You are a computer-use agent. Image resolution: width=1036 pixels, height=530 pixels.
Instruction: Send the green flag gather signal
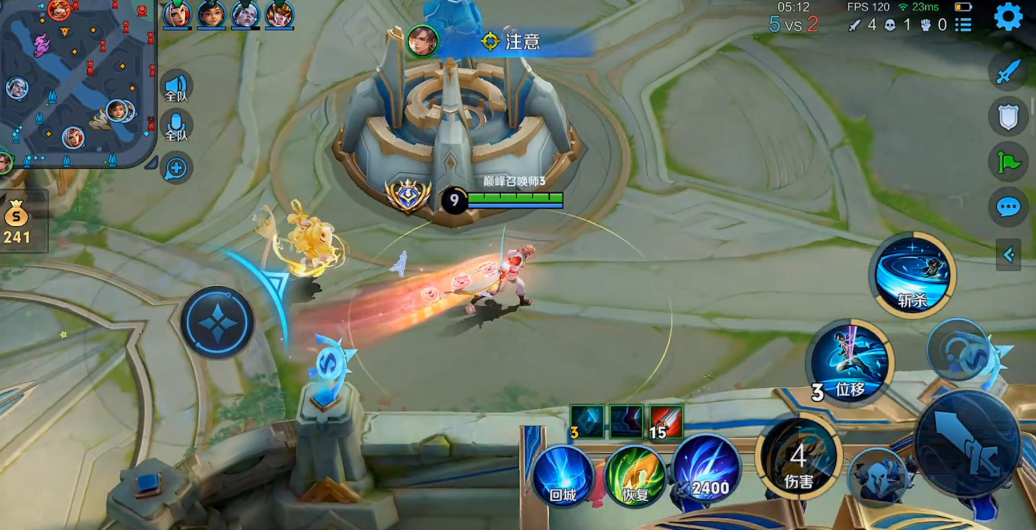pos(1007,161)
